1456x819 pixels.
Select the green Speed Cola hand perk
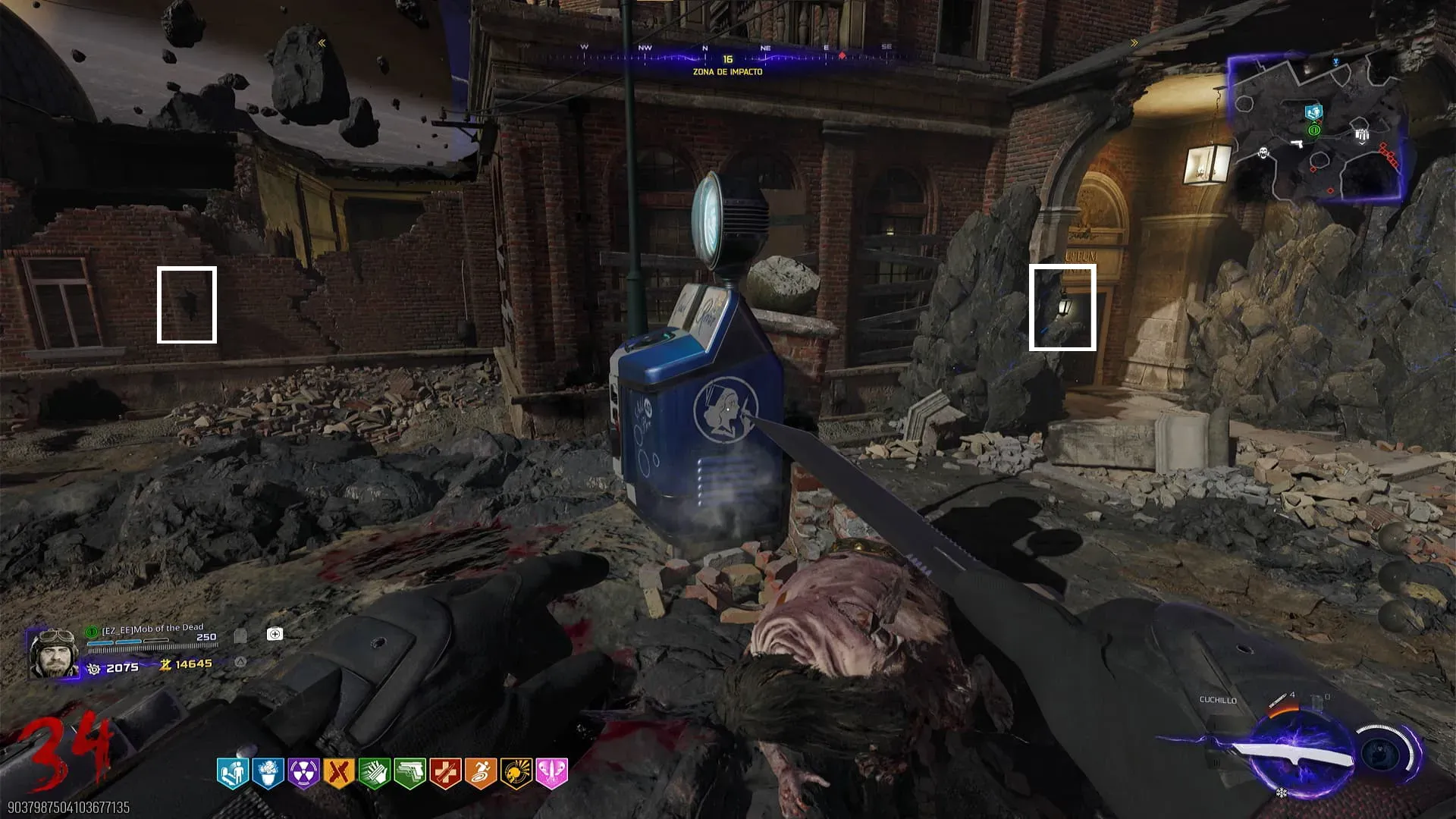pos(375,773)
